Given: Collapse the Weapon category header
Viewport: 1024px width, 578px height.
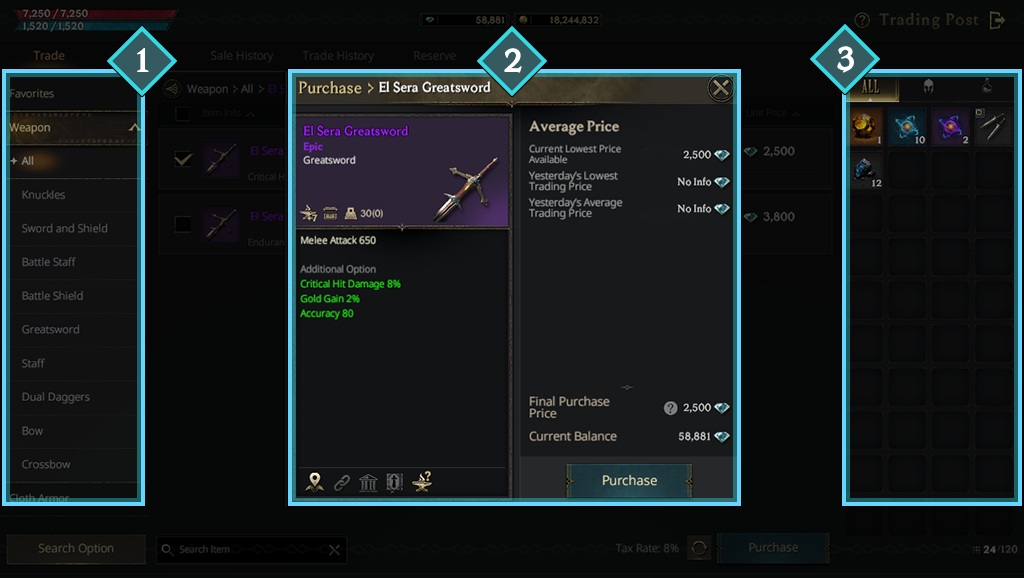Looking at the screenshot, I should point(134,128).
